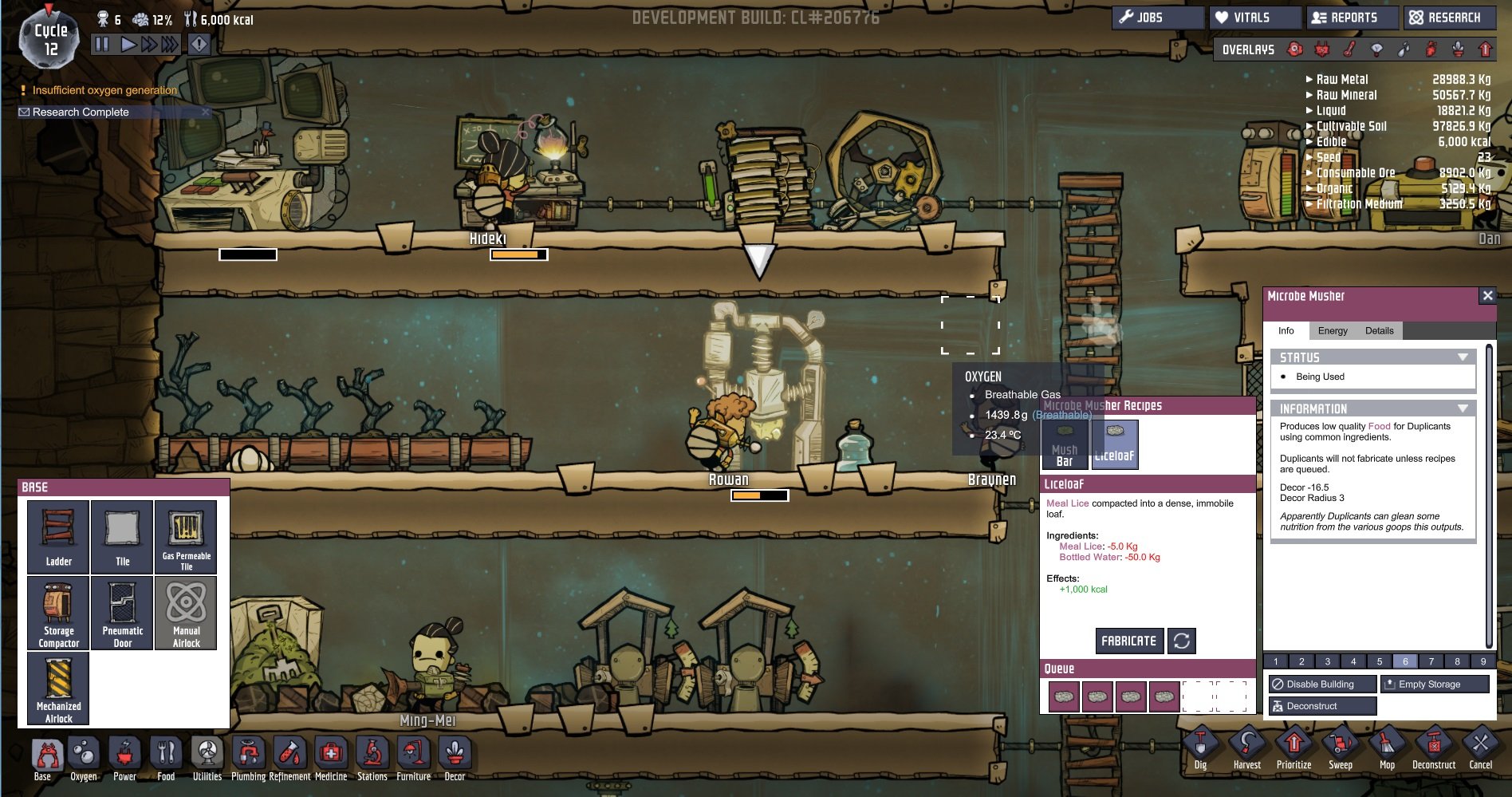Deconstruct the selected building
This screenshot has height=797, width=1512.
point(1321,706)
